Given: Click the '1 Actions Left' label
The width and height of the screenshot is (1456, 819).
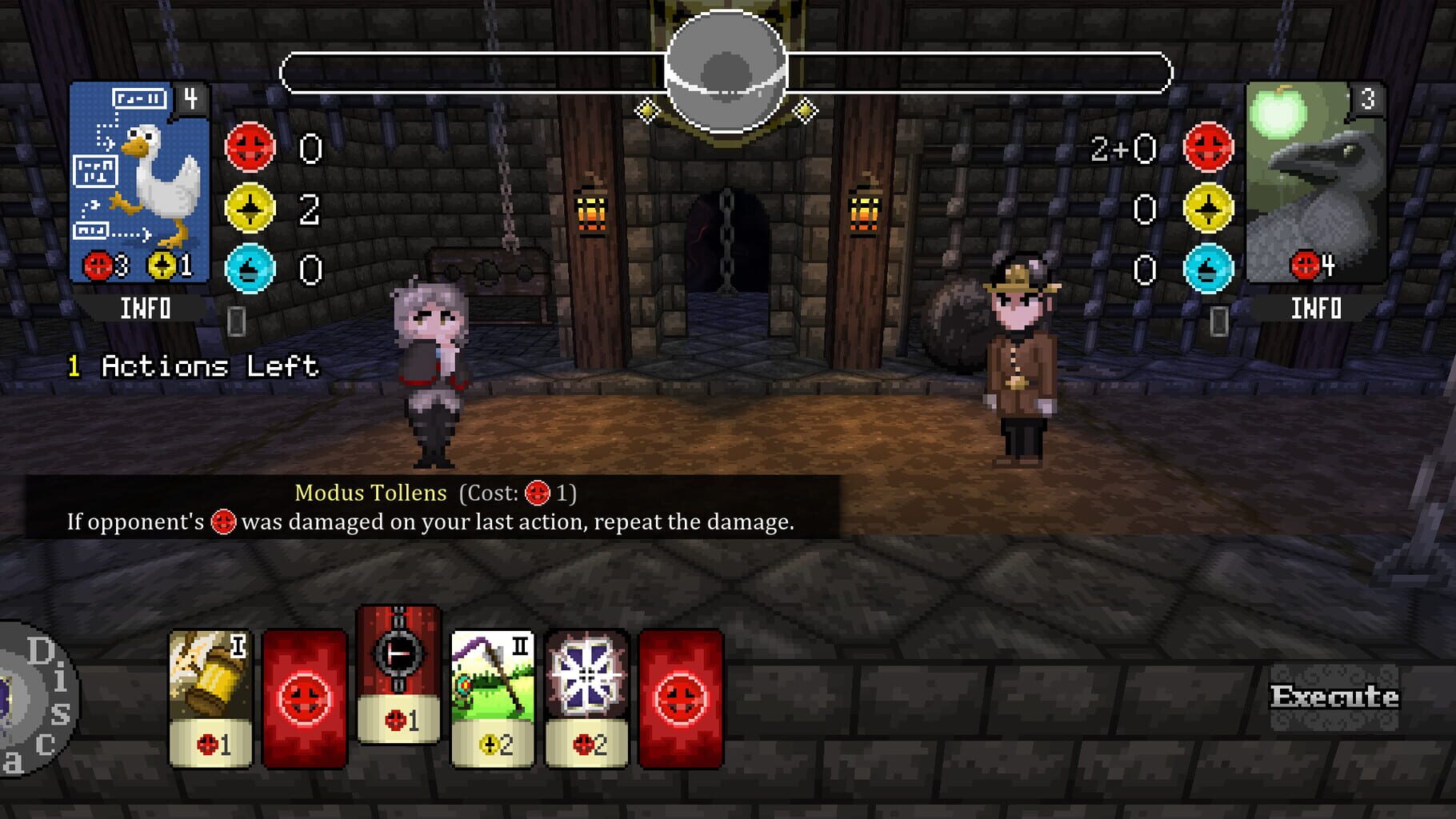Looking at the screenshot, I should pyautogui.click(x=192, y=367).
